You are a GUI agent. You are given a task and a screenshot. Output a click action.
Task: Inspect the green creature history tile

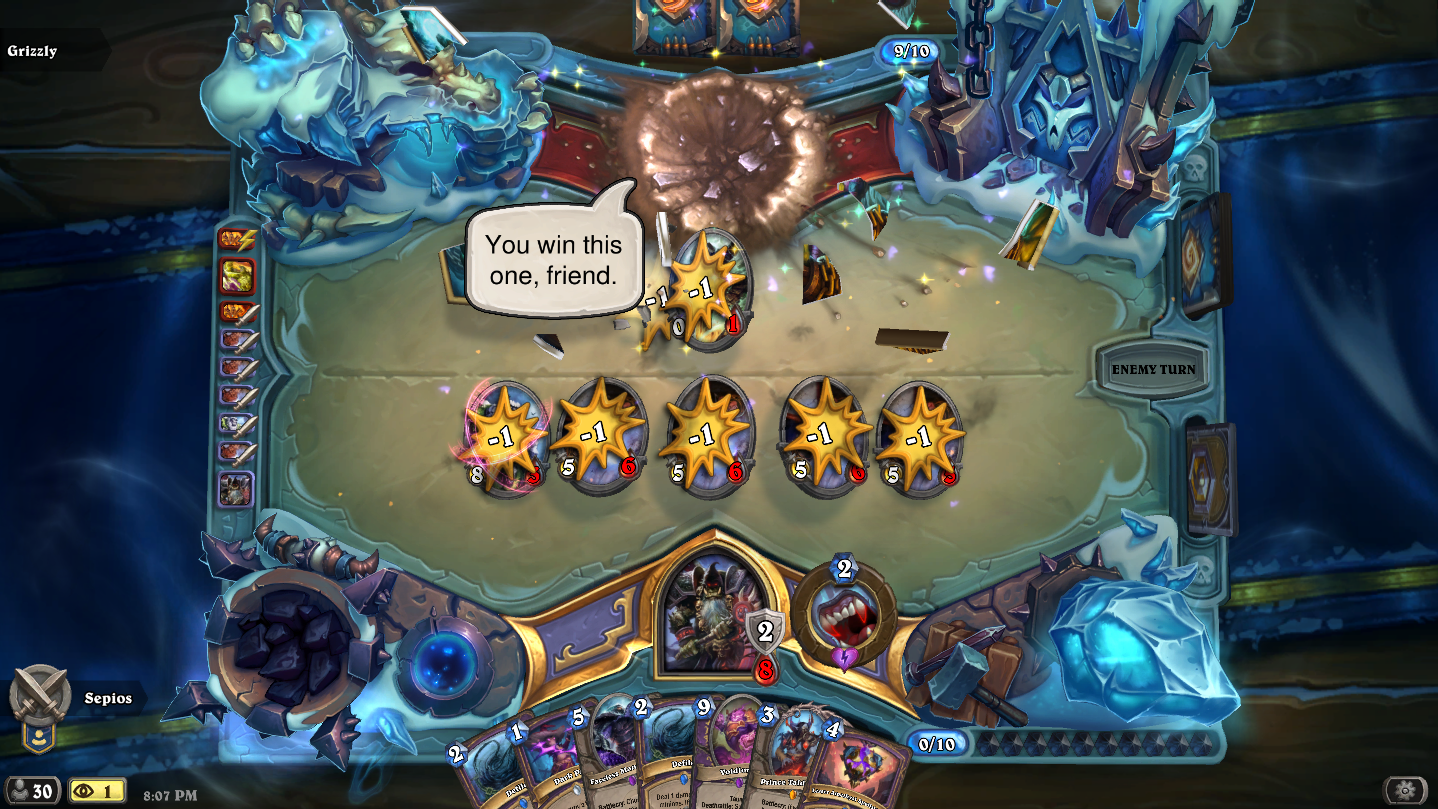click(x=238, y=275)
